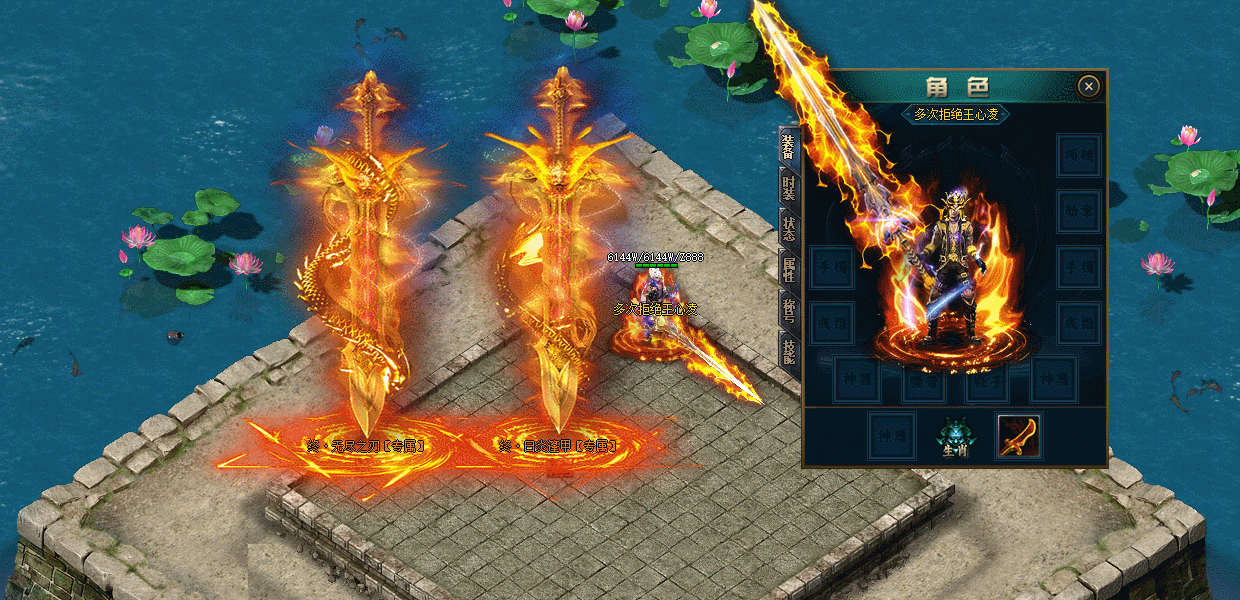Screen dimensions: 1240x600
Task: Show the 属性 attributes tab
Action: pyautogui.click(x=788, y=269)
